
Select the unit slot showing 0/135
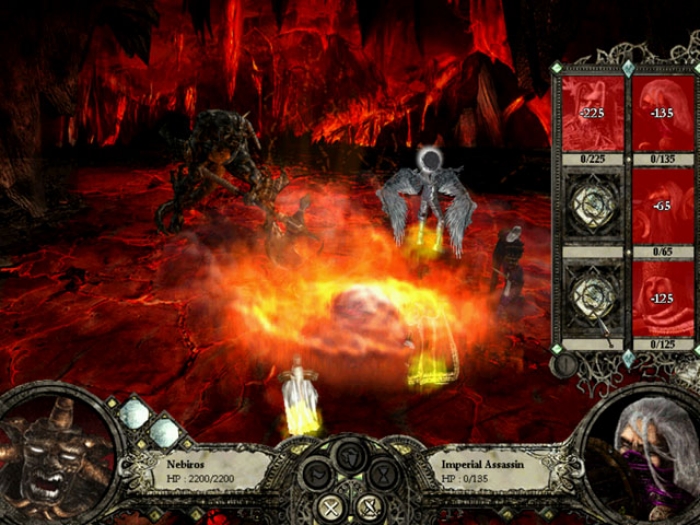click(661, 115)
